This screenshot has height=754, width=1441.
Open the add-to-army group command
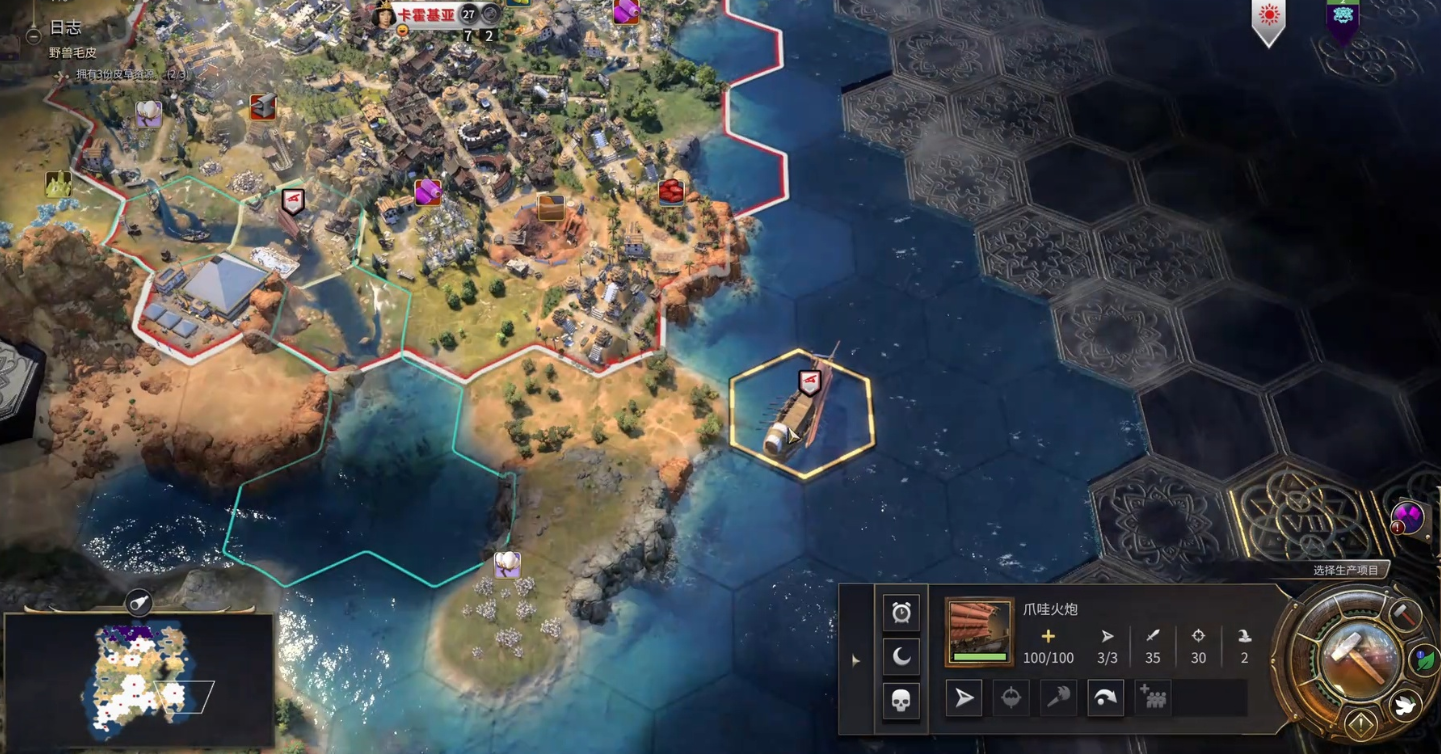click(x=1152, y=698)
